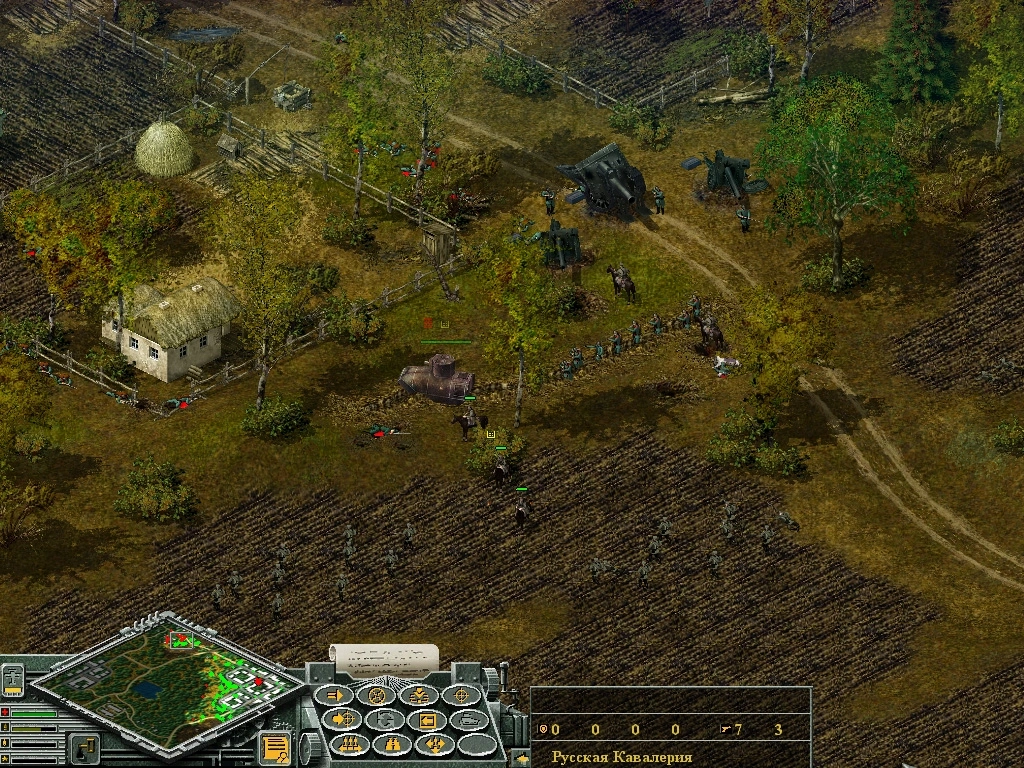Activate the four-way scatter arrows command
Image resolution: width=1024 pixels, height=768 pixels.
point(435,744)
